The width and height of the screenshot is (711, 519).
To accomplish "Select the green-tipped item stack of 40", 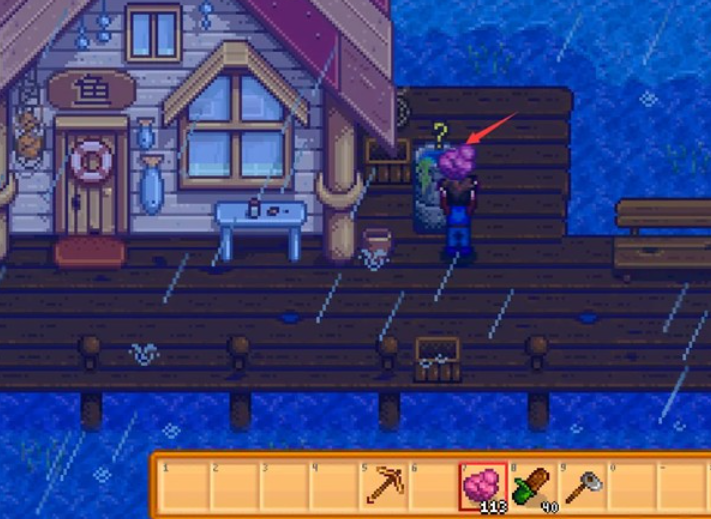I will 533,487.
